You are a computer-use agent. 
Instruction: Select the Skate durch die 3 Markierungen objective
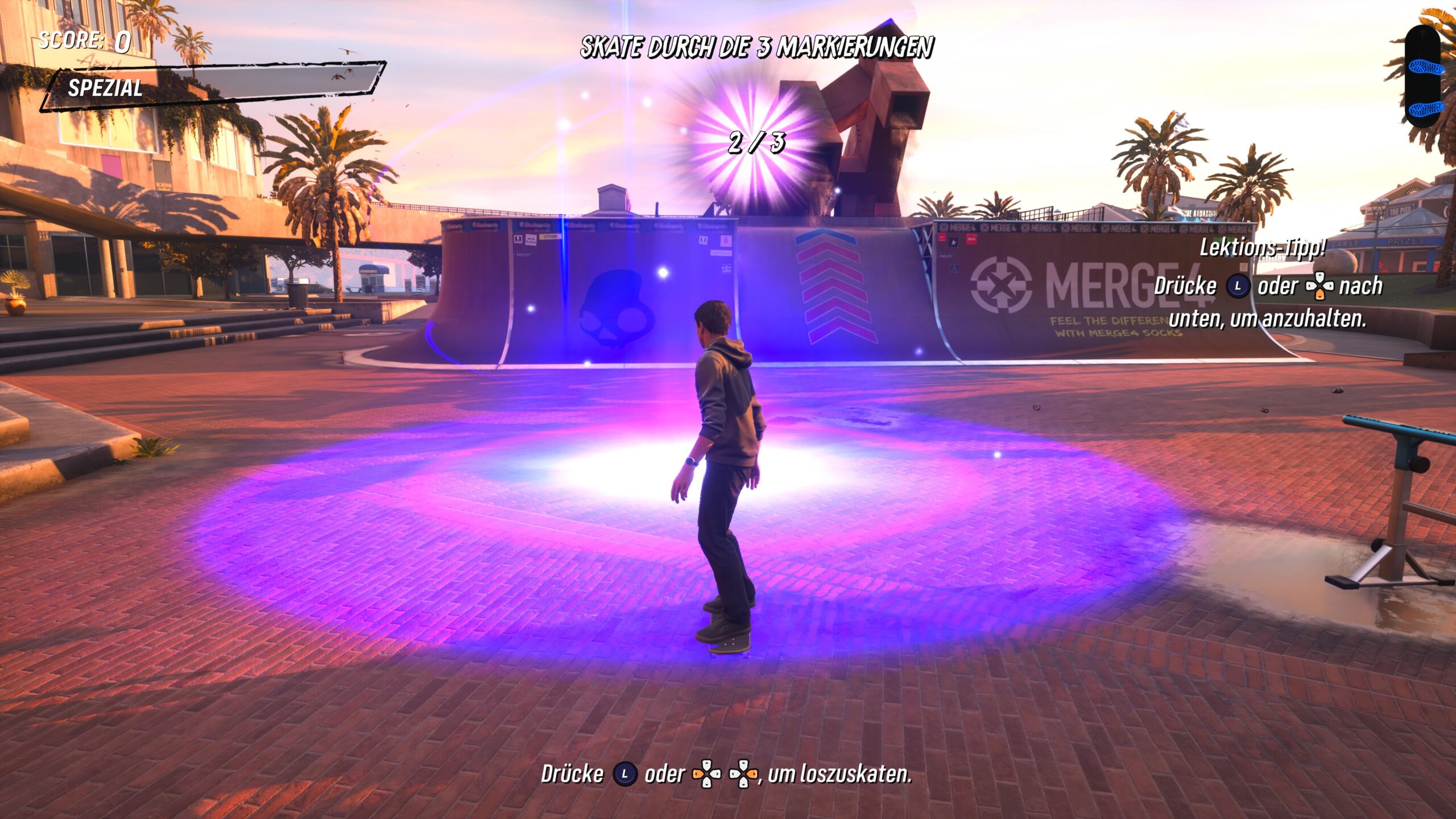(756, 47)
